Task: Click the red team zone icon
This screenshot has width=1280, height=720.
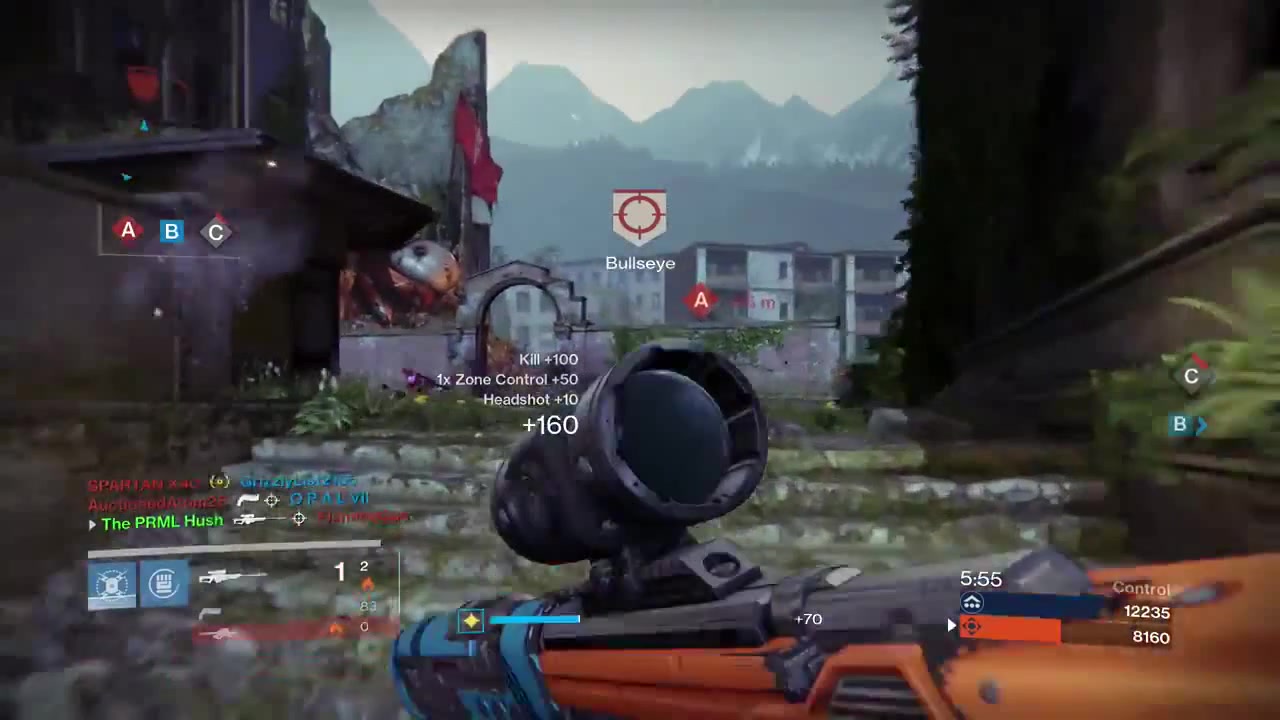Action: pos(971,626)
